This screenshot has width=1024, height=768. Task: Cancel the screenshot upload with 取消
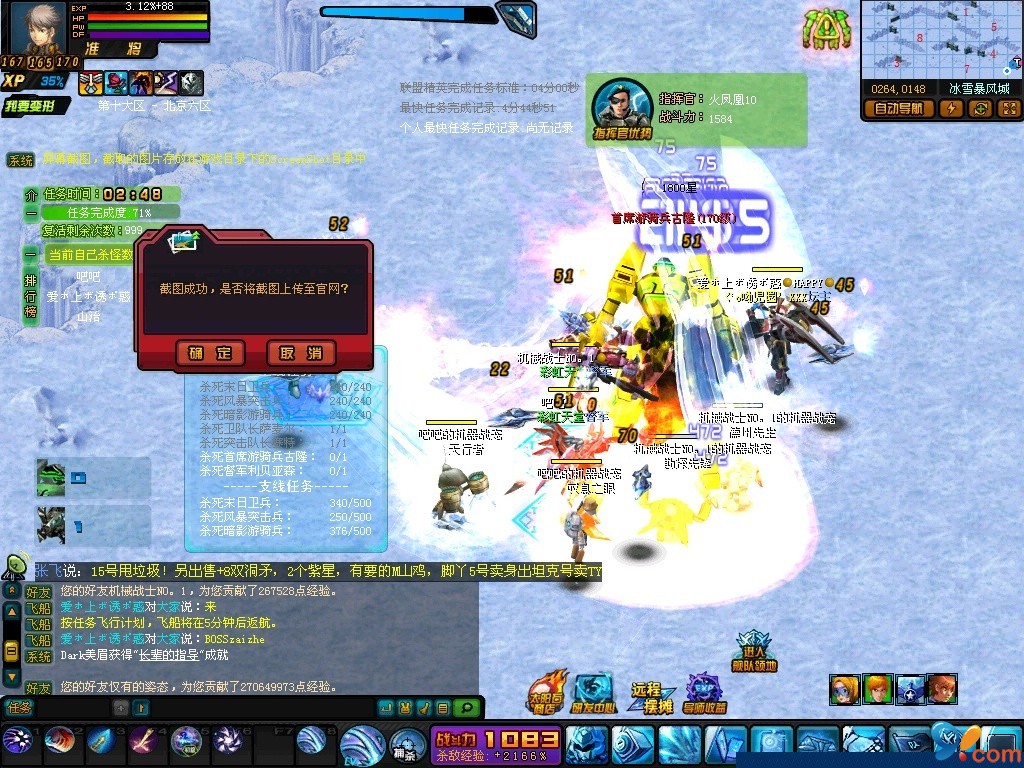click(x=301, y=352)
